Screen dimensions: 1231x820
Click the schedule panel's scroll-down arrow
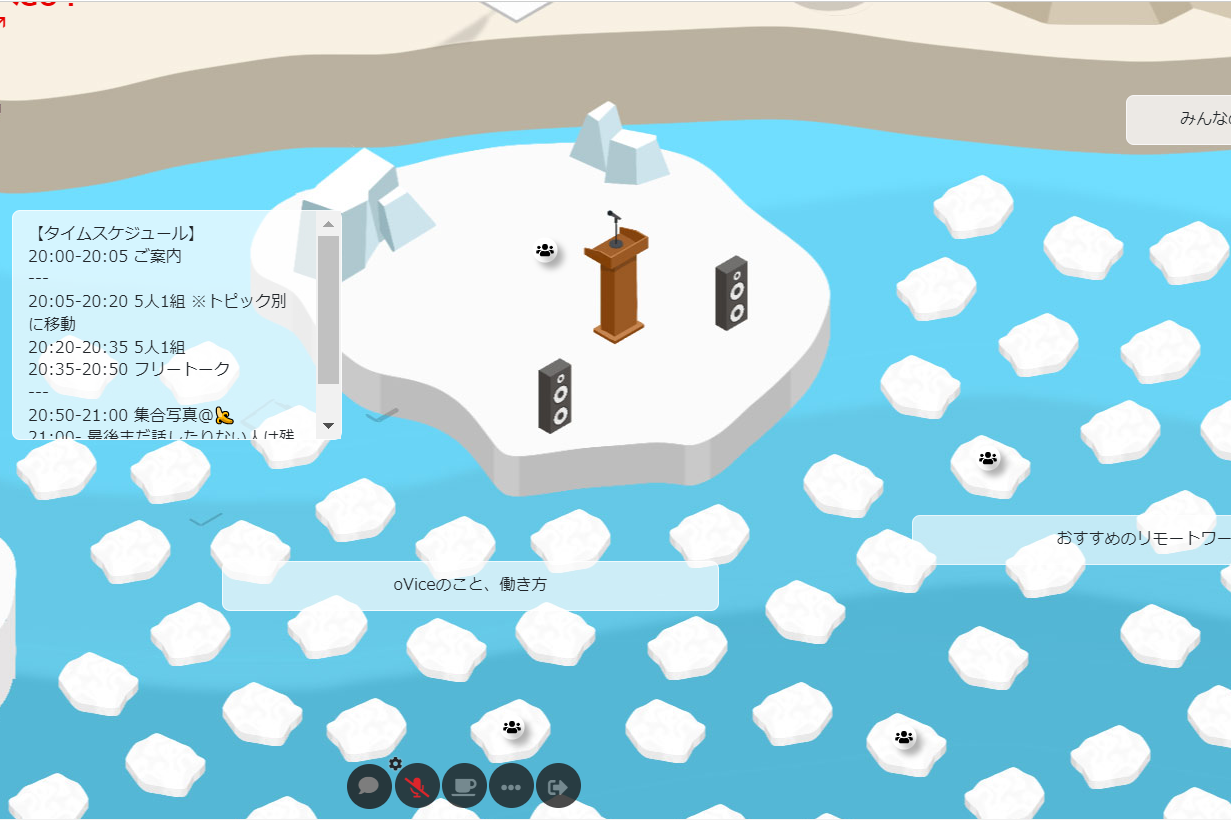328,426
